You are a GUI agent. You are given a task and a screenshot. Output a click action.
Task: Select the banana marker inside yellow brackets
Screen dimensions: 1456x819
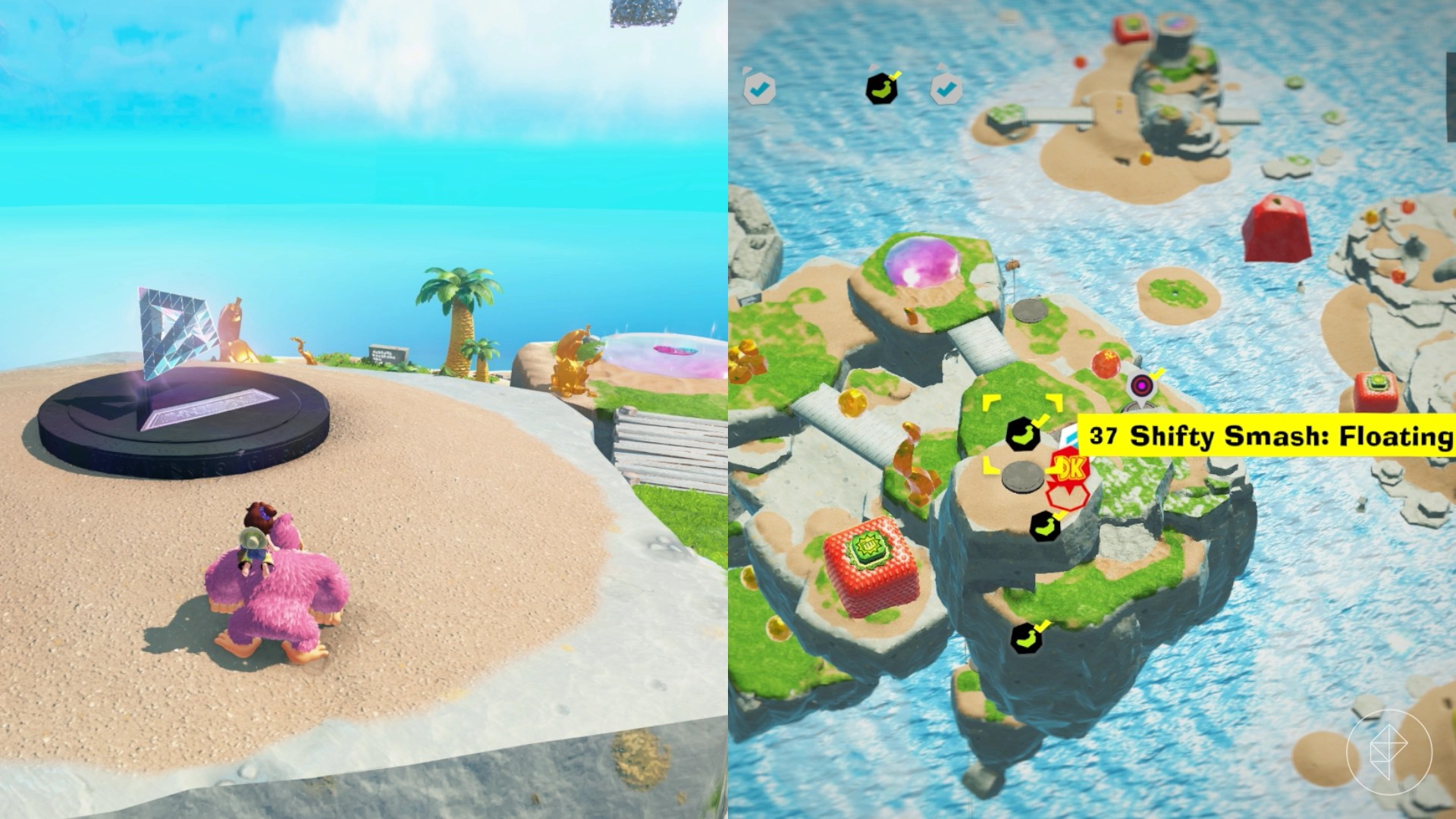[x=1022, y=435]
